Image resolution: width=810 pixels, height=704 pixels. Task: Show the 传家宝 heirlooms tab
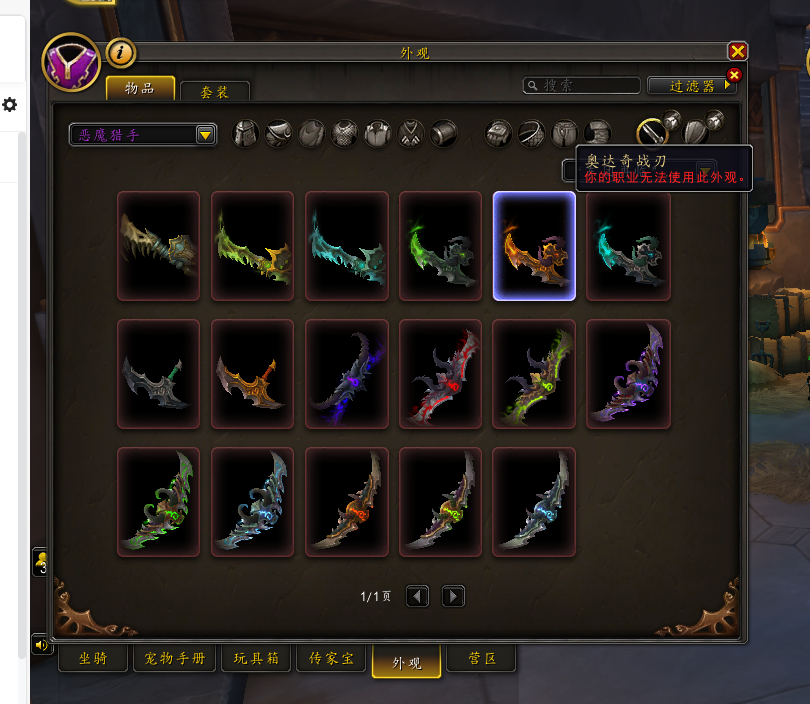pos(331,659)
